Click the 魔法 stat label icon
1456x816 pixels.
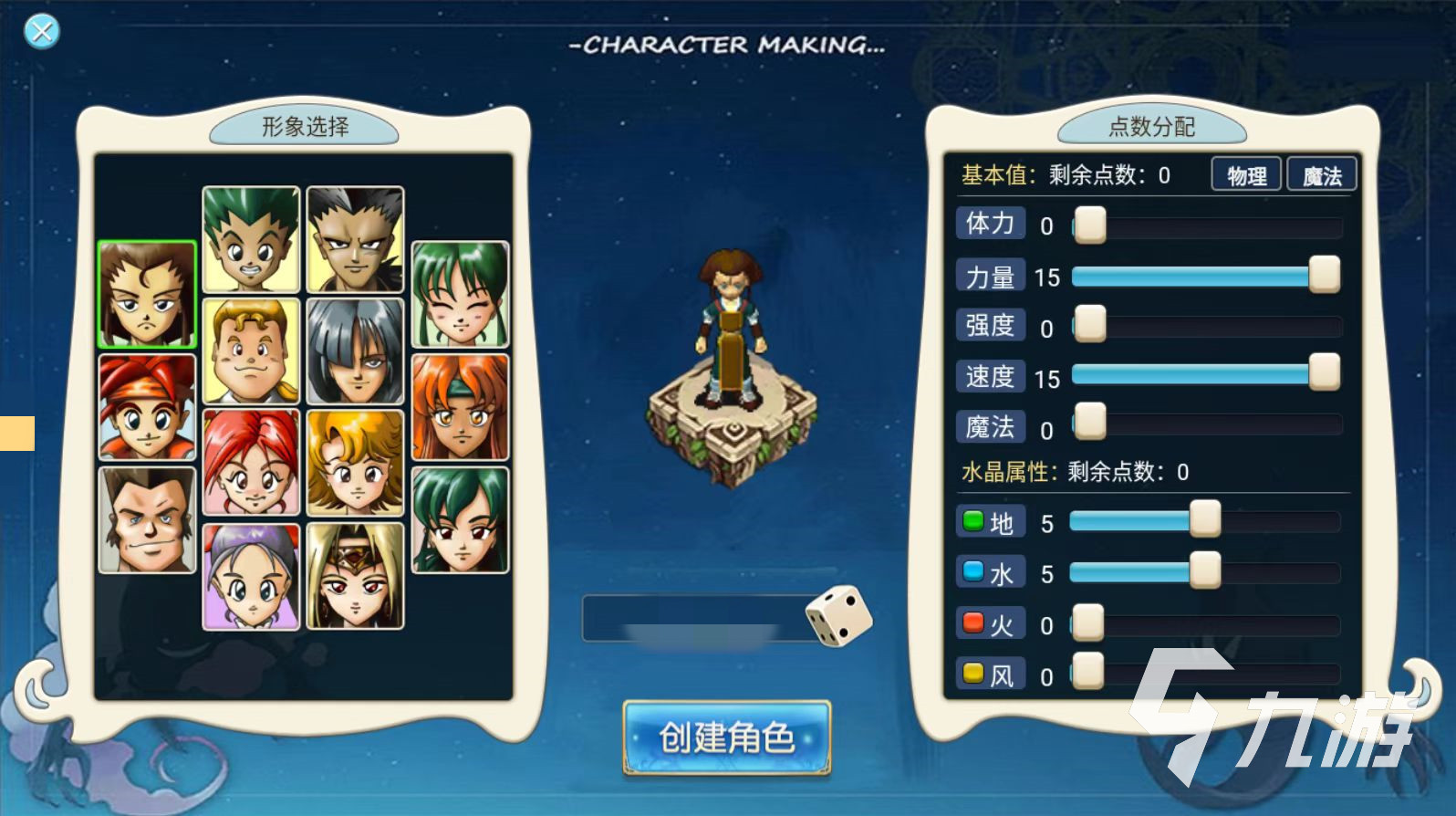[990, 426]
